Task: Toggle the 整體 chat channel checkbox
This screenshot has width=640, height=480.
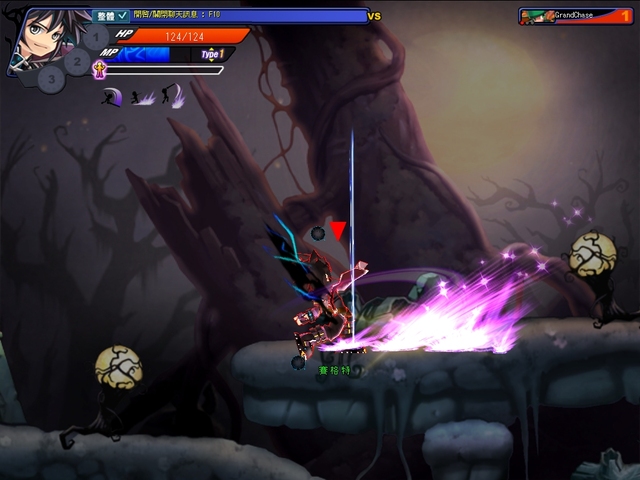Action: point(123,16)
